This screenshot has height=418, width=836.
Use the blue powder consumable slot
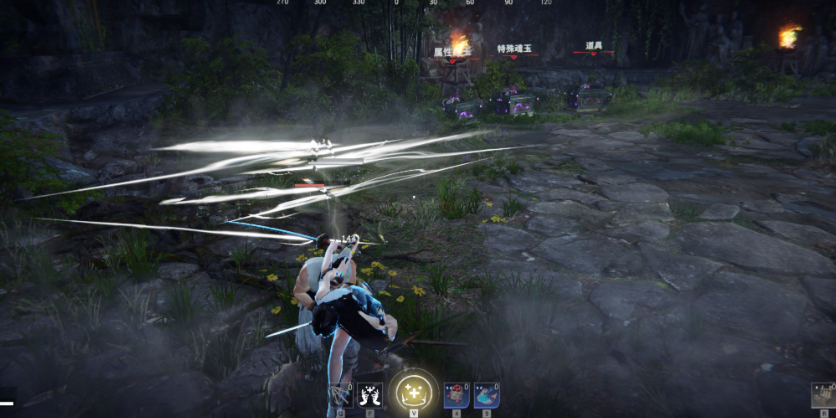486,395
